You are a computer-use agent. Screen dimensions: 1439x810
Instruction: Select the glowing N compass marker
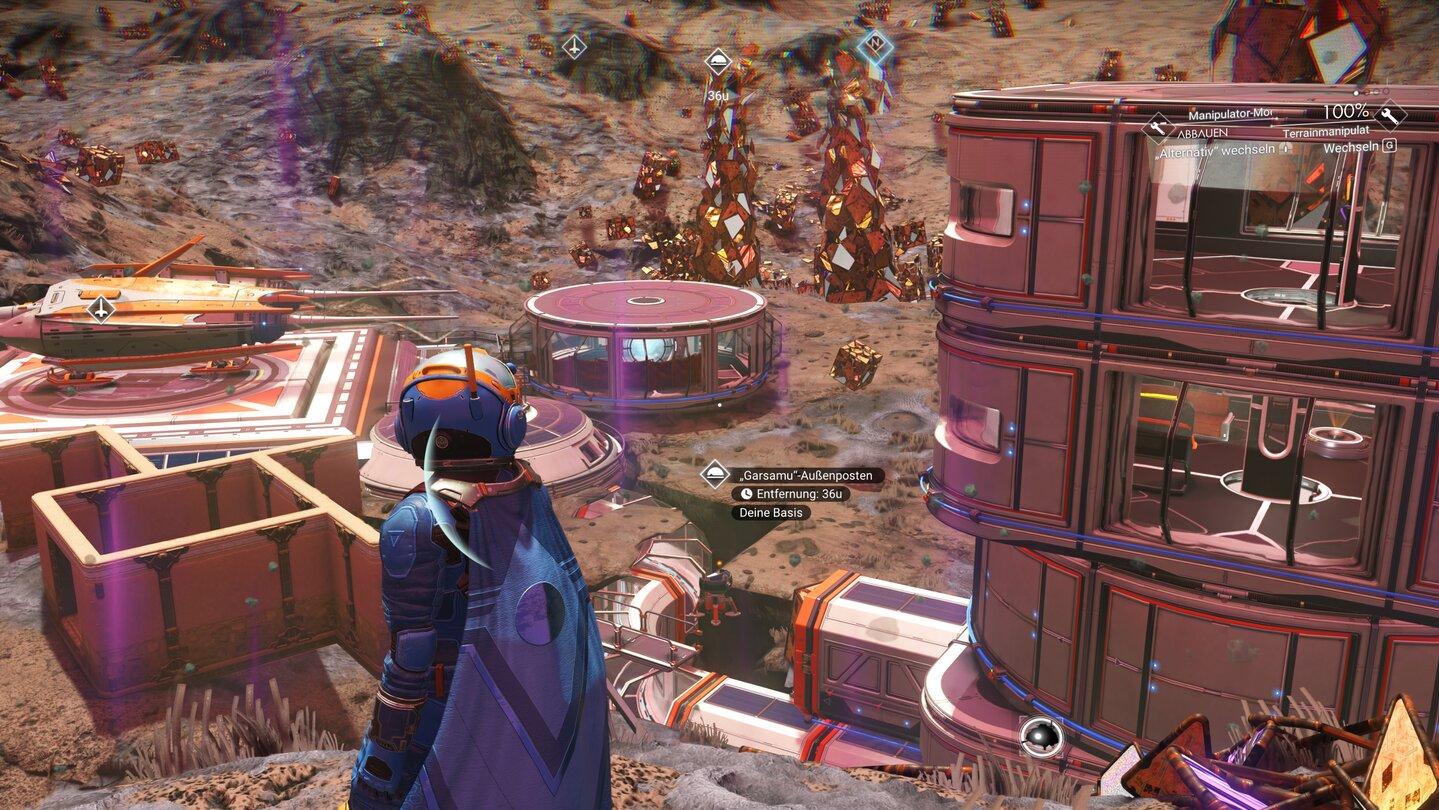tap(875, 46)
